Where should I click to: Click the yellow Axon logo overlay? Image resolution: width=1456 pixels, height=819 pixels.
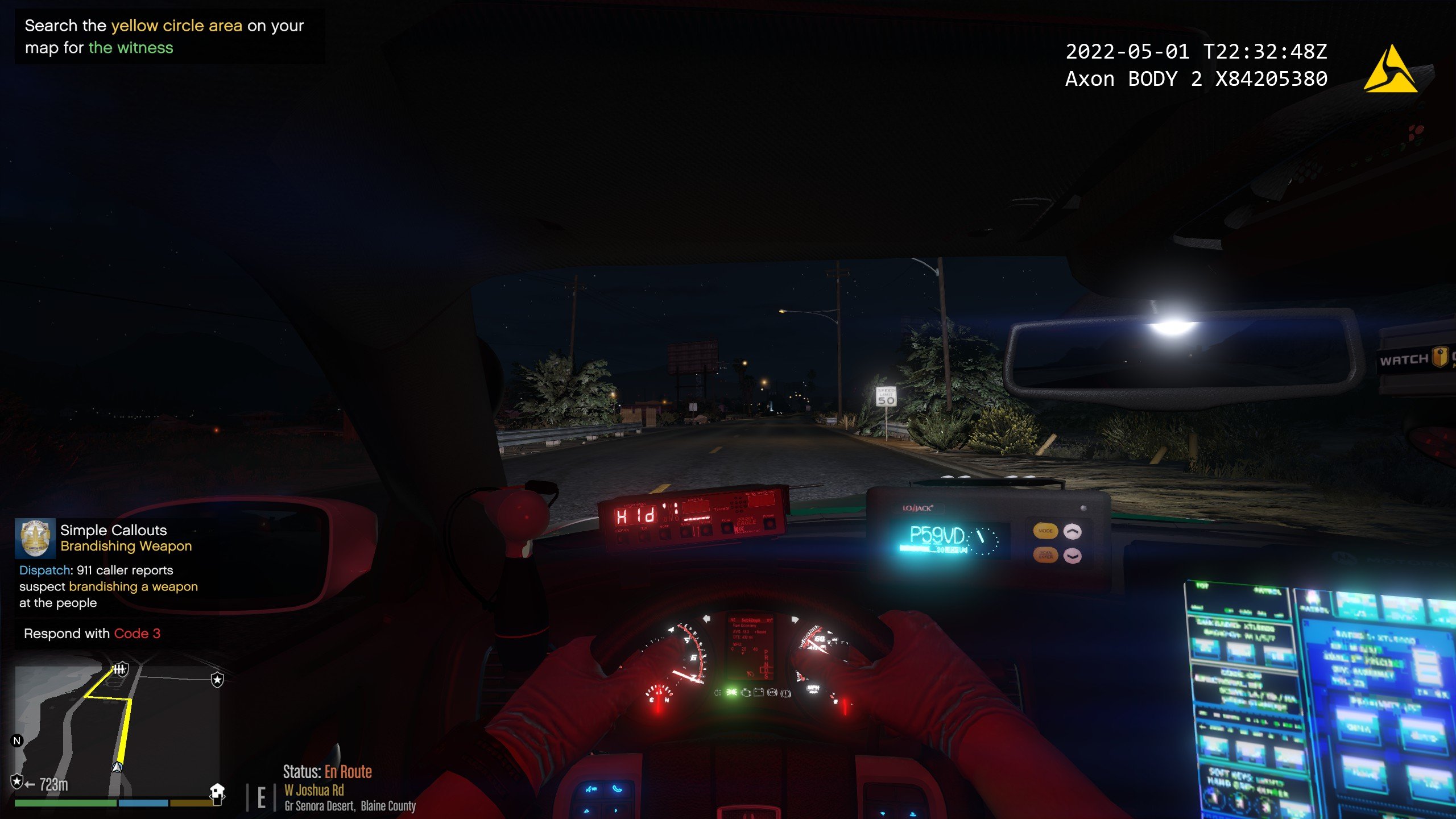1390,71
